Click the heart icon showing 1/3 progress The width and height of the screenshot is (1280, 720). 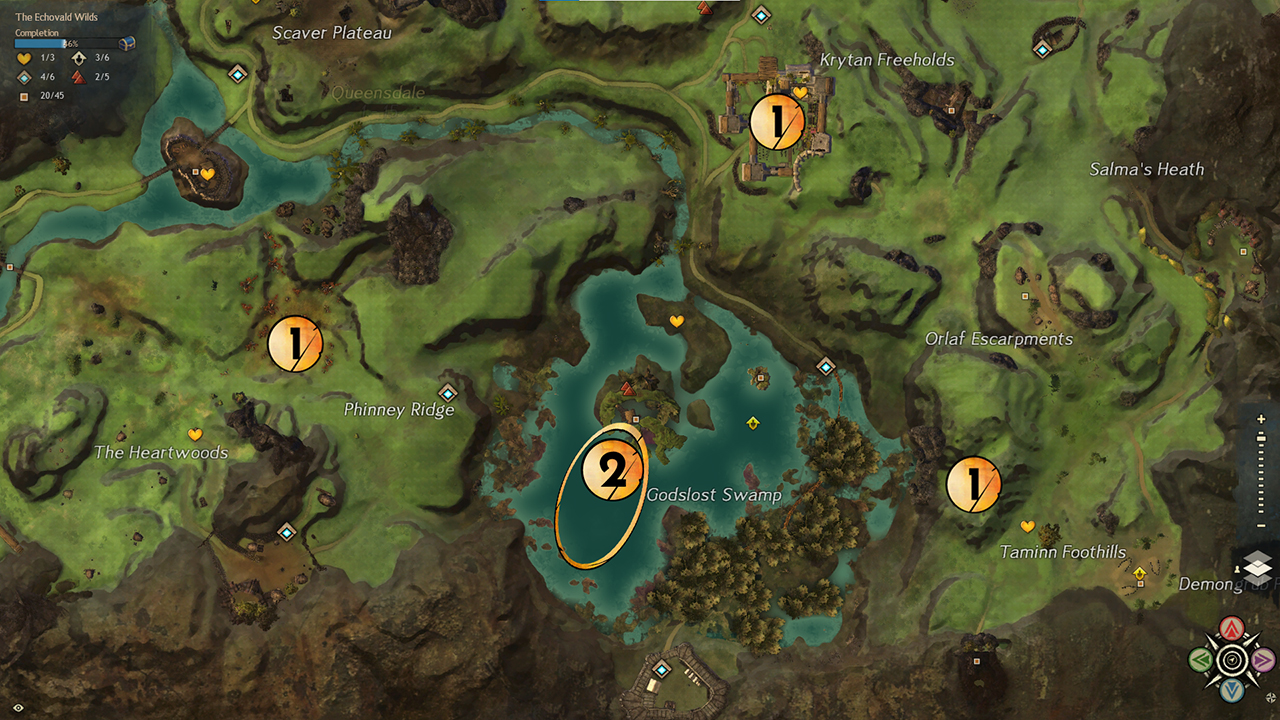pyautogui.click(x=22, y=58)
